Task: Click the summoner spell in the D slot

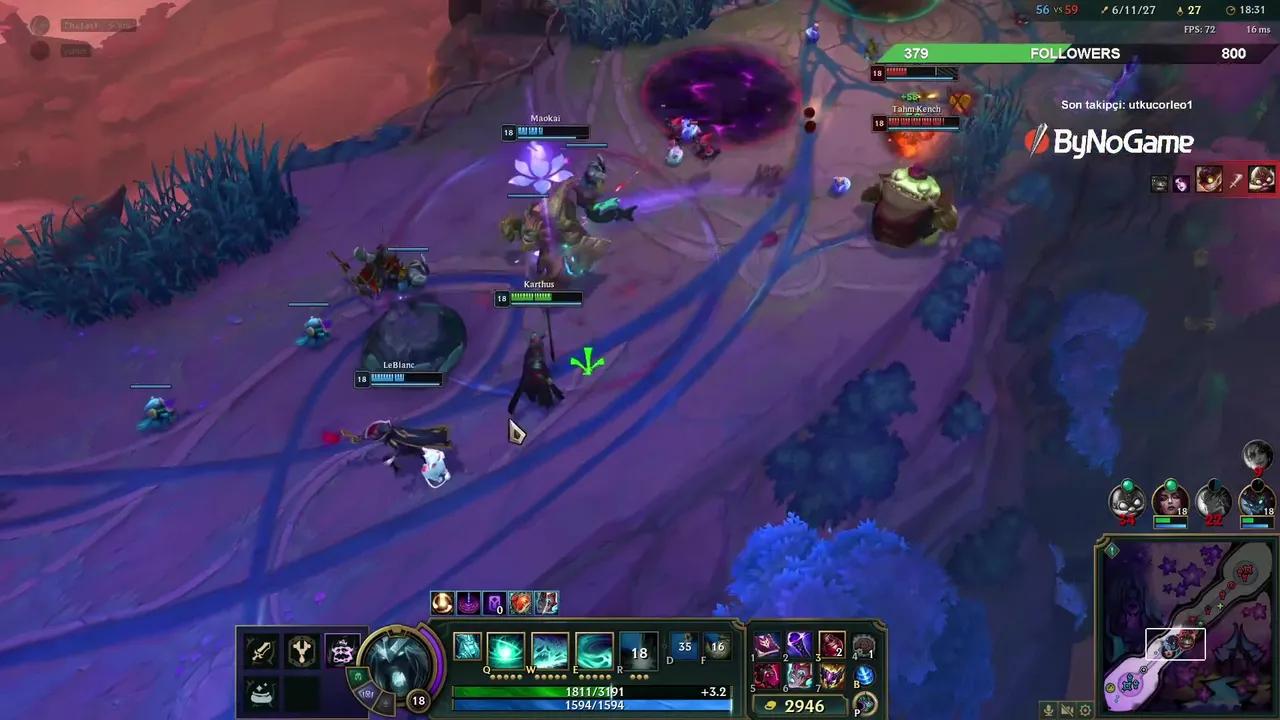Action: (x=684, y=647)
